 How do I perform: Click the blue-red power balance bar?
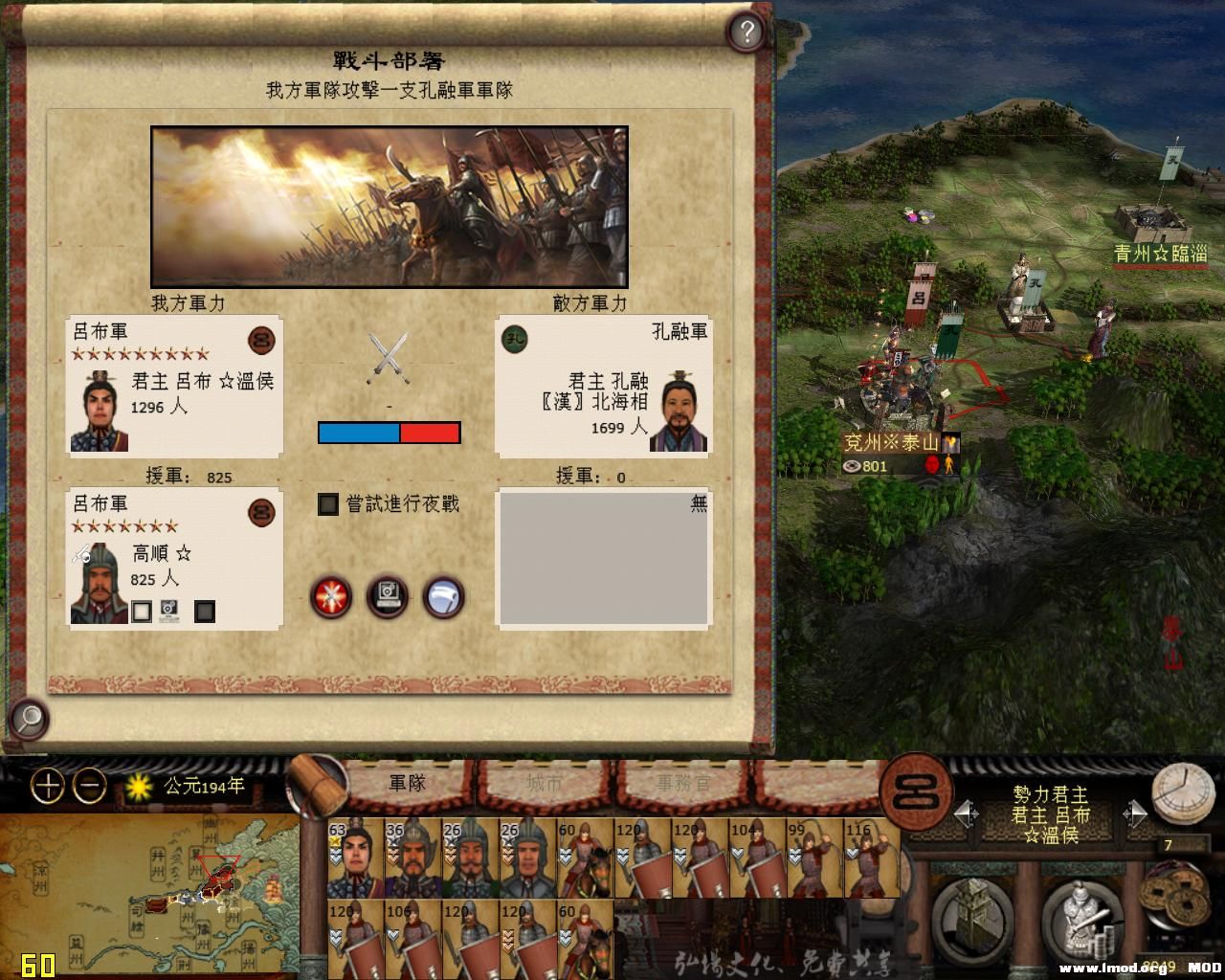click(x=388, y=433)
